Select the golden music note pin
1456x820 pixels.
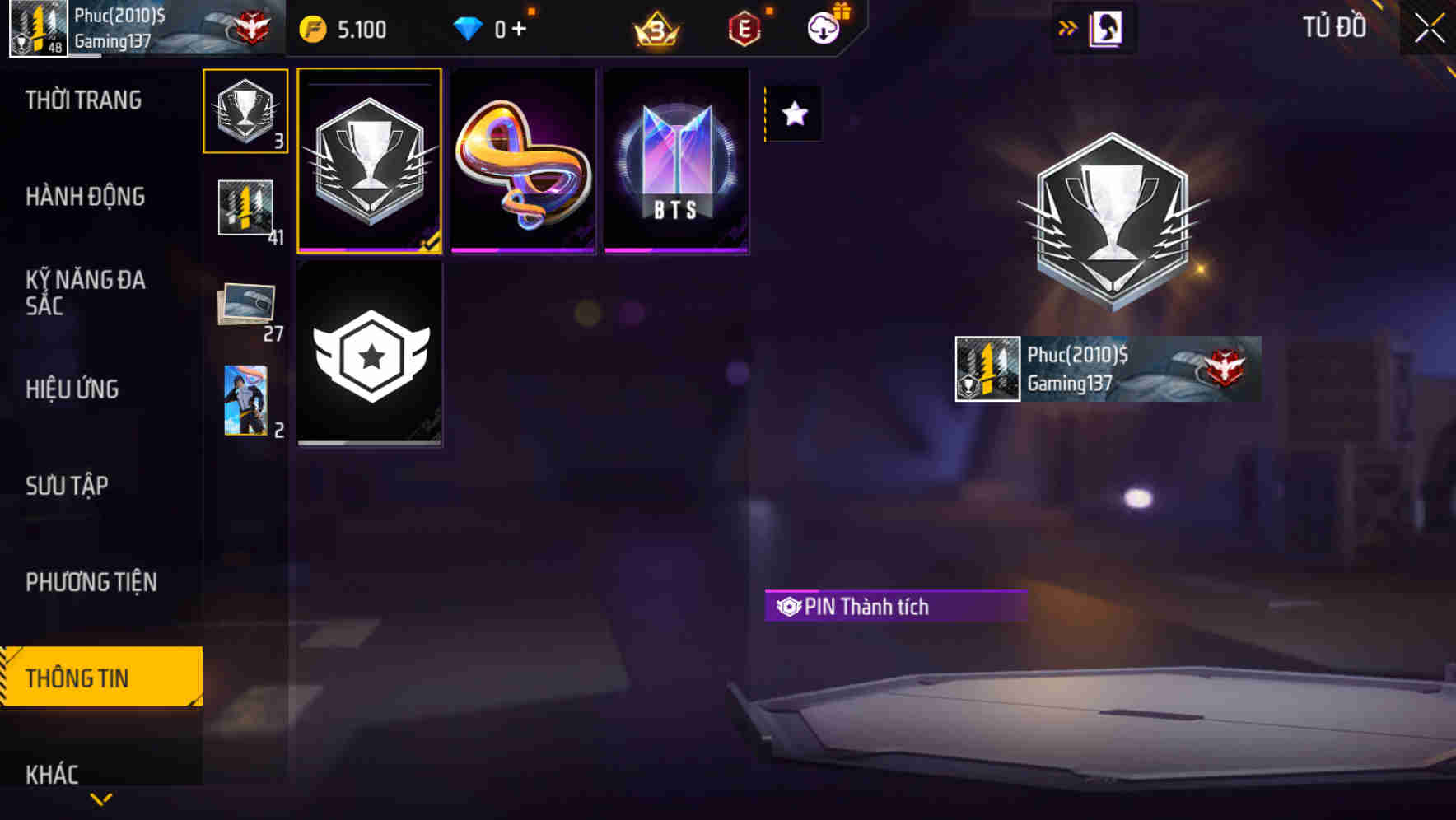(x=523, y=161)
